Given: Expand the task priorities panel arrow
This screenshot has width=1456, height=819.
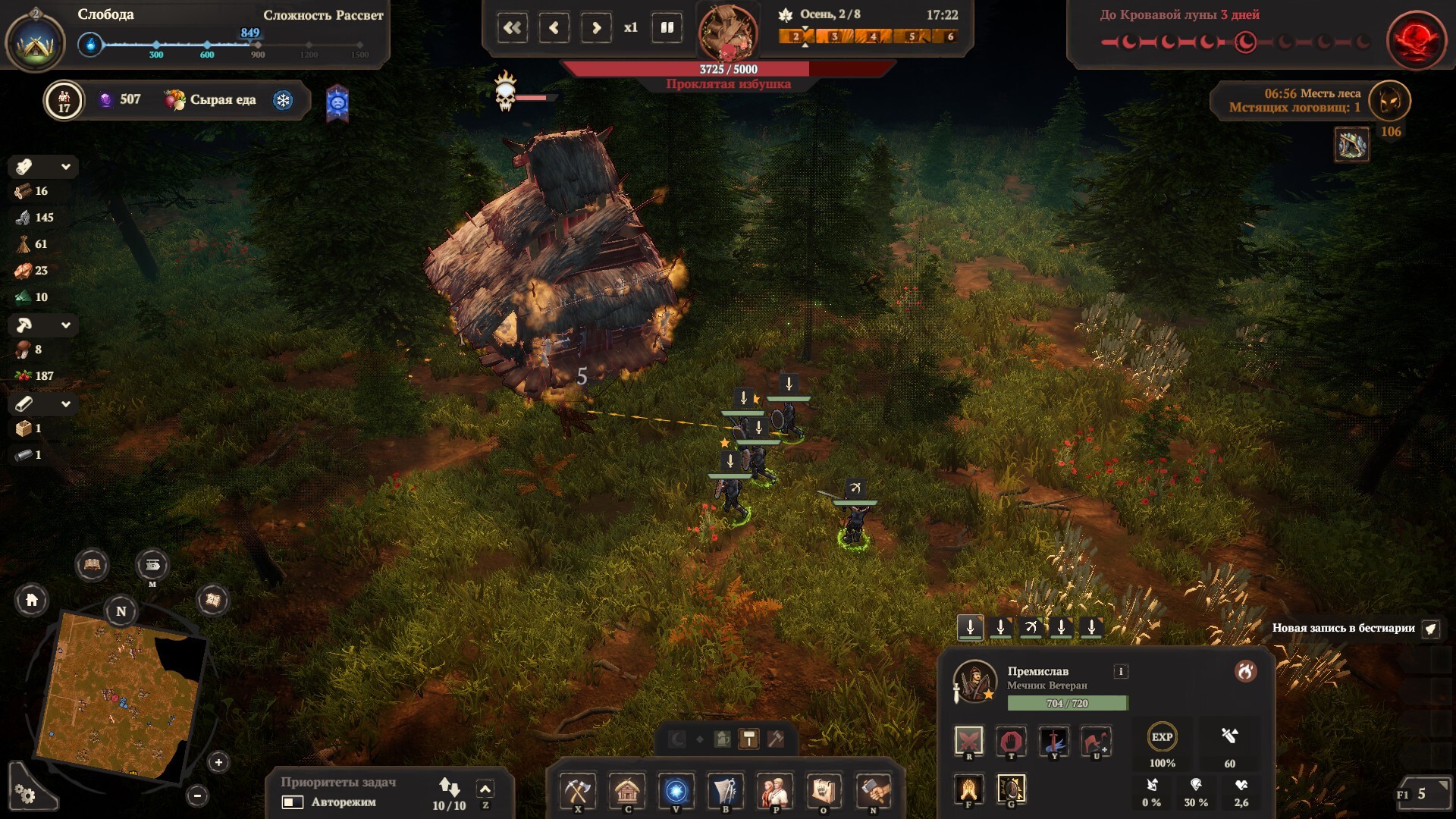Looking at the screenshot, I should click(485, 789).
